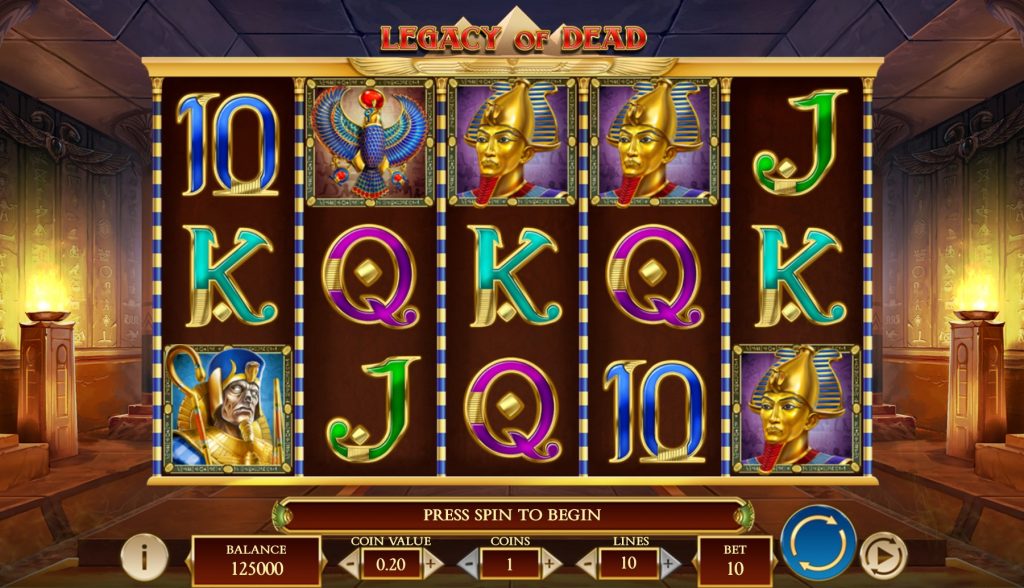Increase the active lines count
The height and width of the screenshot is (588, 1024).
669,563
